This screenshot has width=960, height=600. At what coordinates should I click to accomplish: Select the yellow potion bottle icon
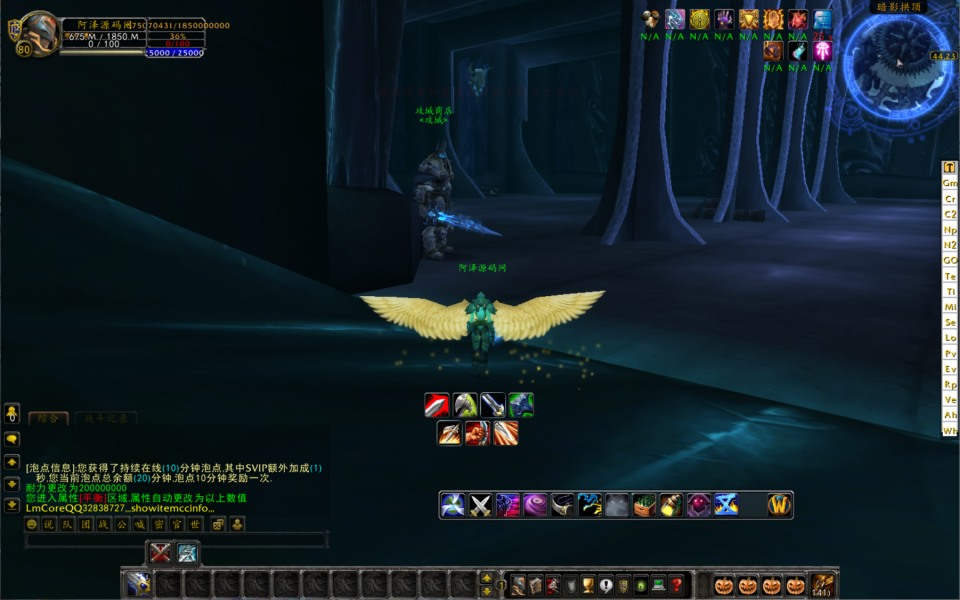pyautogui.click(x=671, y=505)
